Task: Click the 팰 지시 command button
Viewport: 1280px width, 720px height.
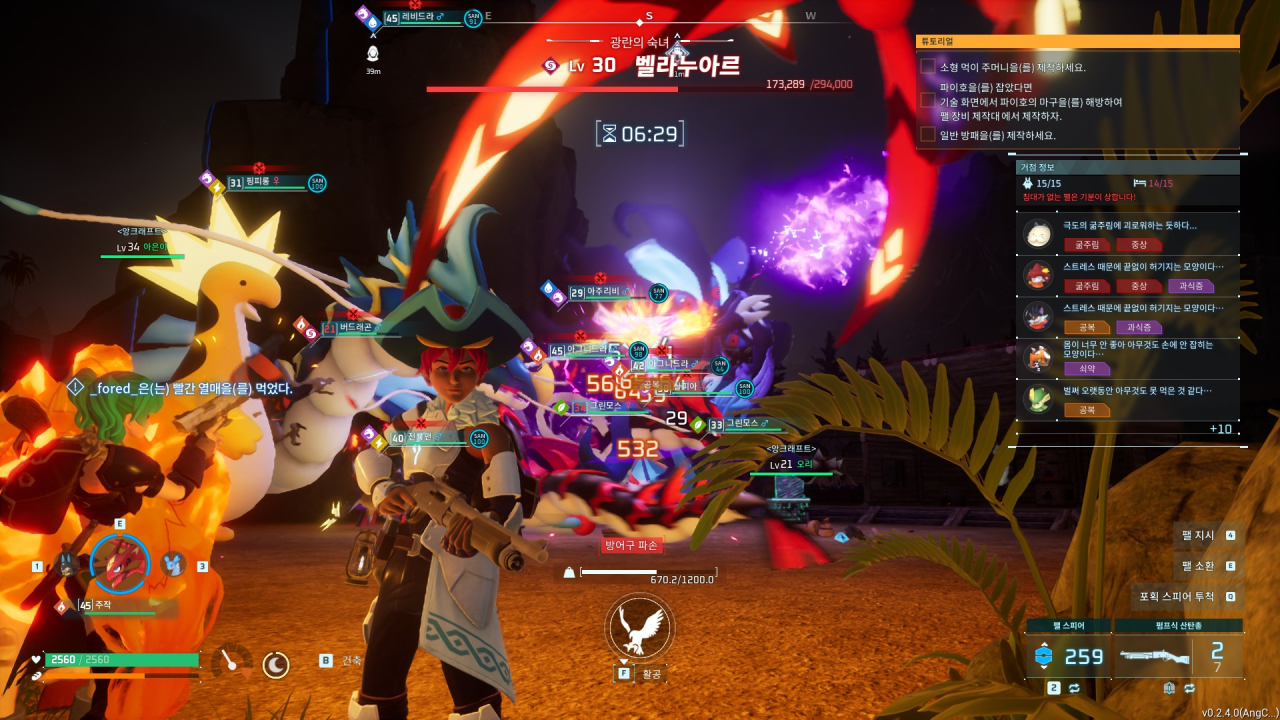Action: 1208,535
